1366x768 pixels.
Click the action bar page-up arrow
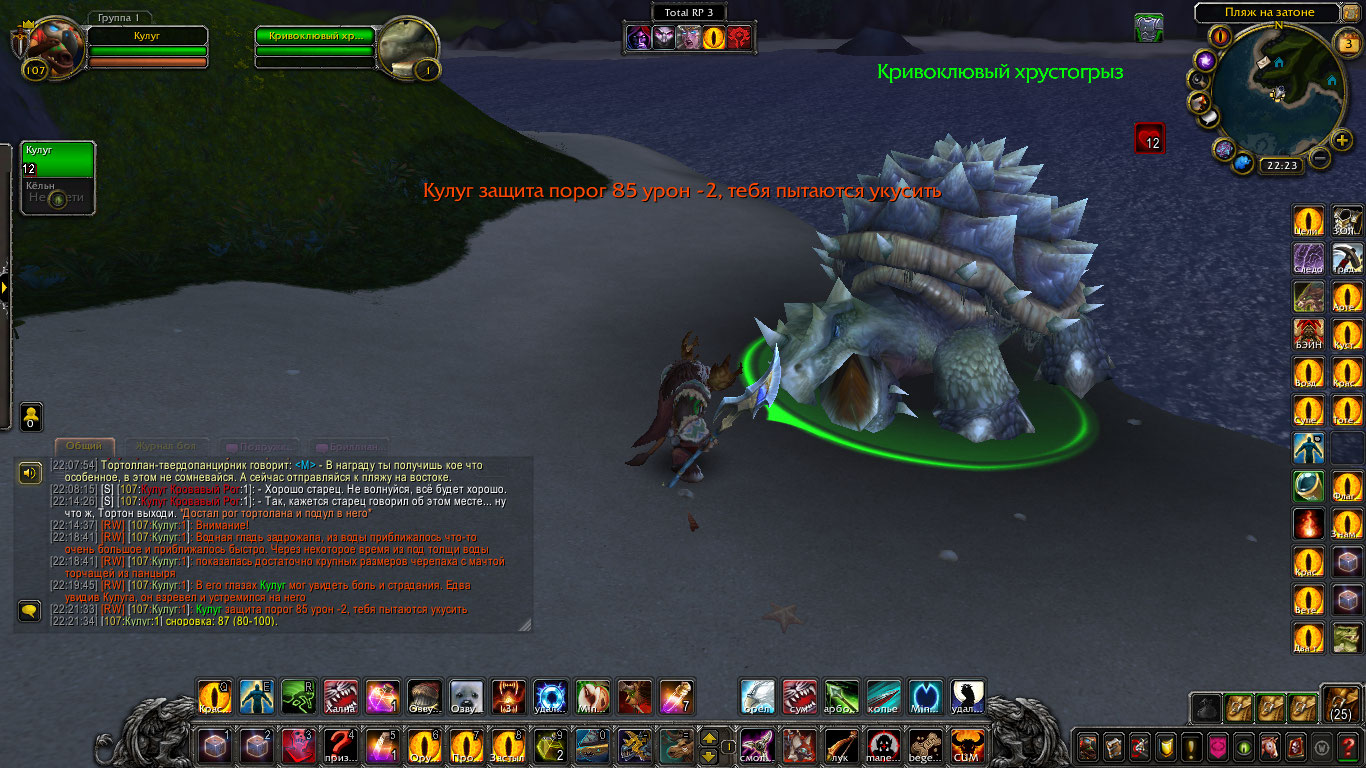pos(709,739)
